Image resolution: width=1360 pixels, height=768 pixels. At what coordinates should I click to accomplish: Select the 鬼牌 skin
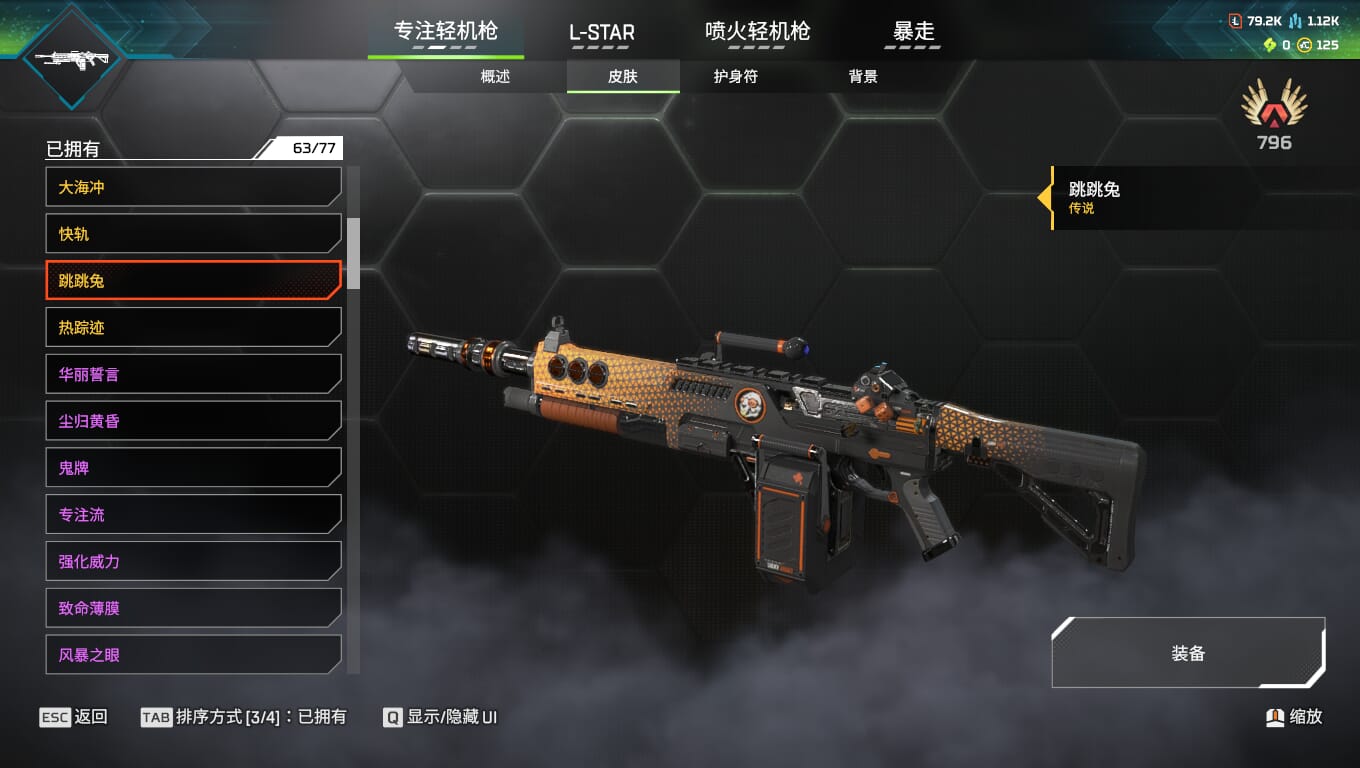coord(193,467)
